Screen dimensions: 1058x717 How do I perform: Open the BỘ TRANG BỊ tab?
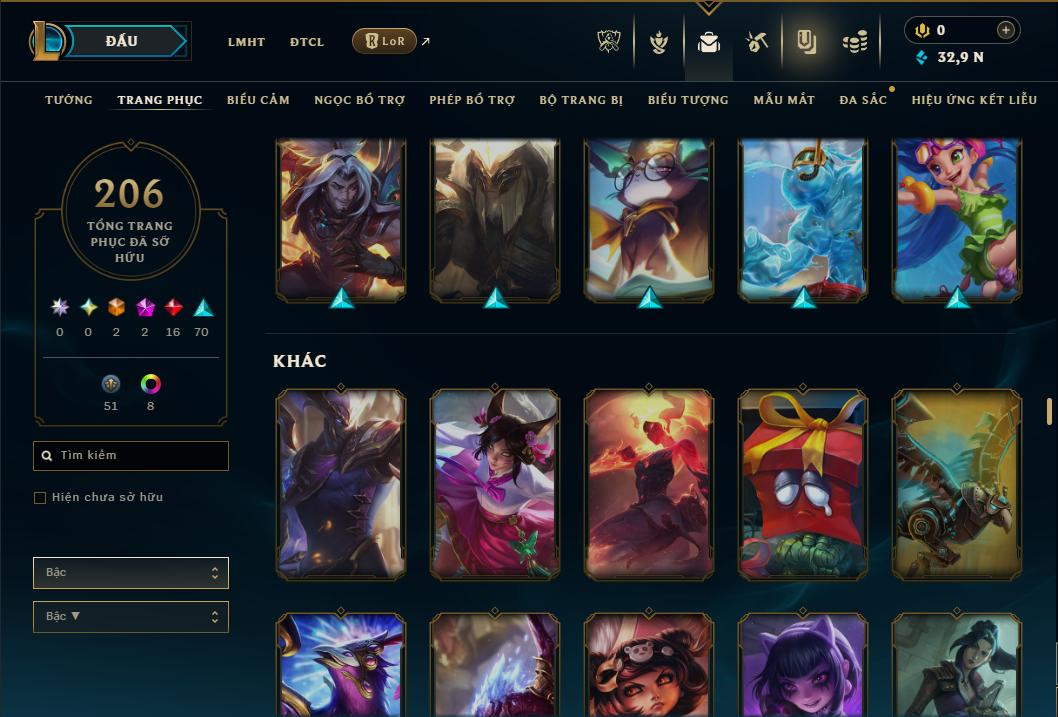pyautogui.click(x=581, y=100)
